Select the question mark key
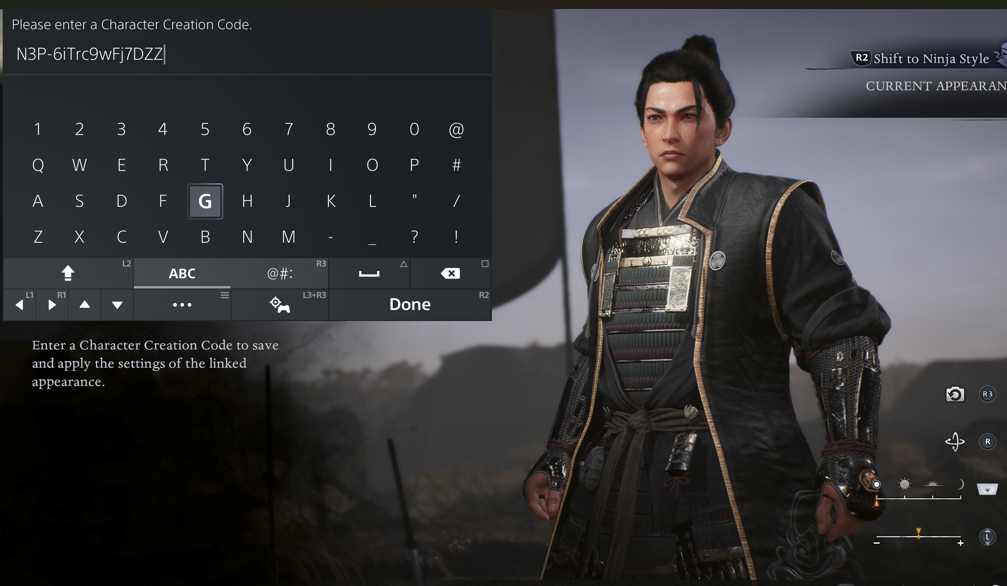 [414, 237]
